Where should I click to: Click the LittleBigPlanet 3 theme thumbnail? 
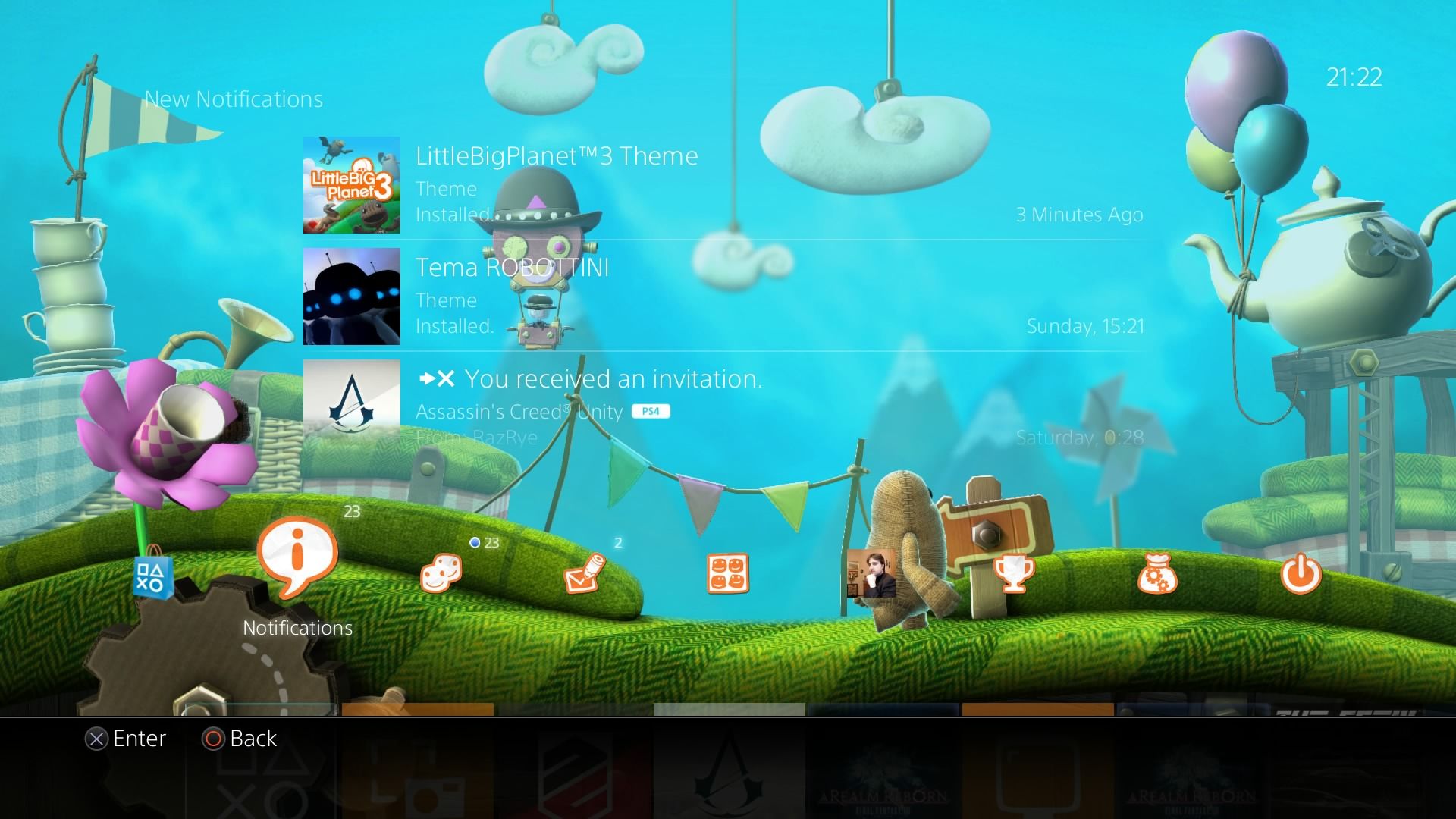[x=351, y=184]
